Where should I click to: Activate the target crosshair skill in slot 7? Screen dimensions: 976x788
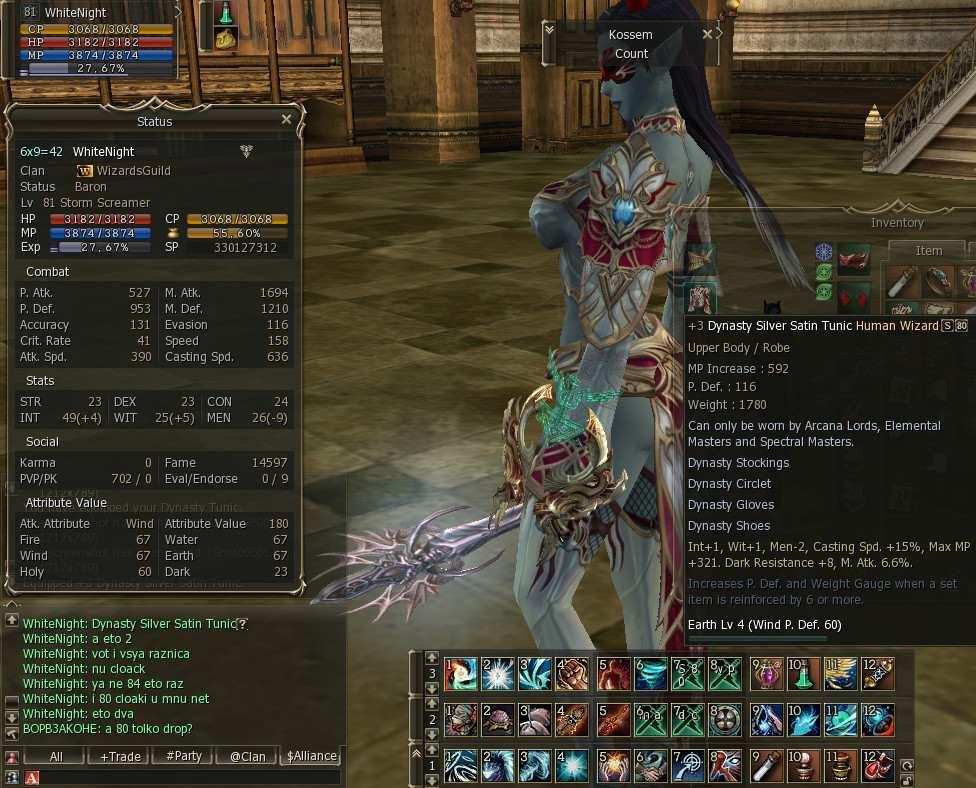[690, 766]
